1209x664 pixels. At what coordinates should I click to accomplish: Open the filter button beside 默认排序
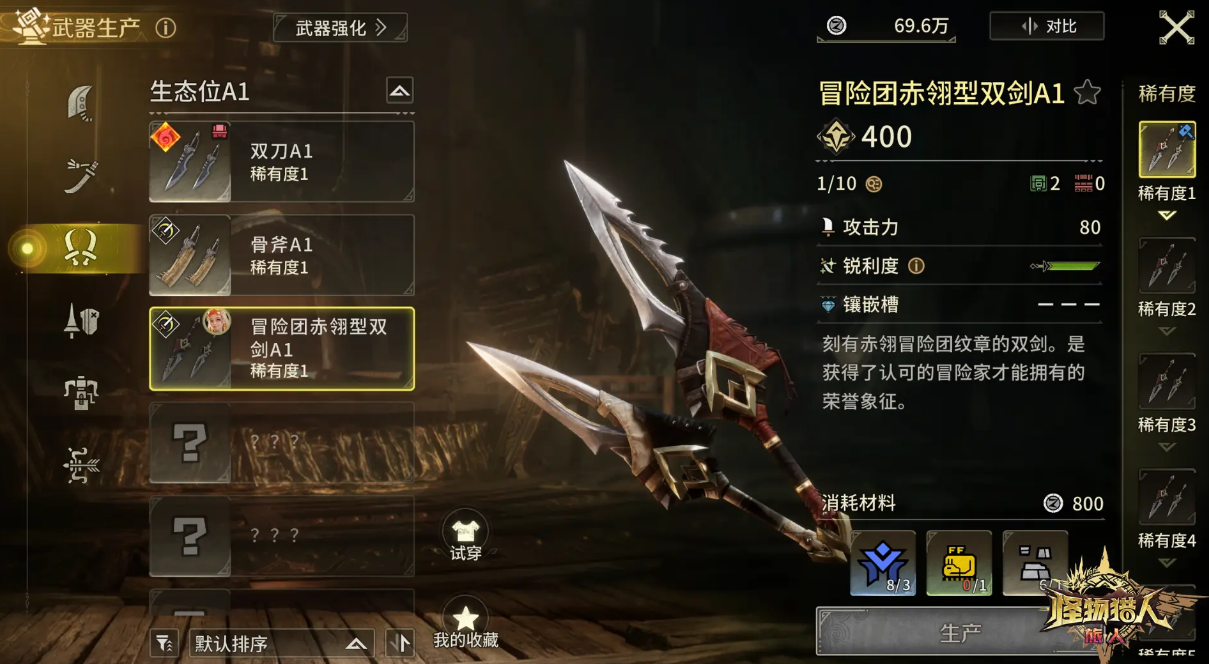(x=163, y=644)
